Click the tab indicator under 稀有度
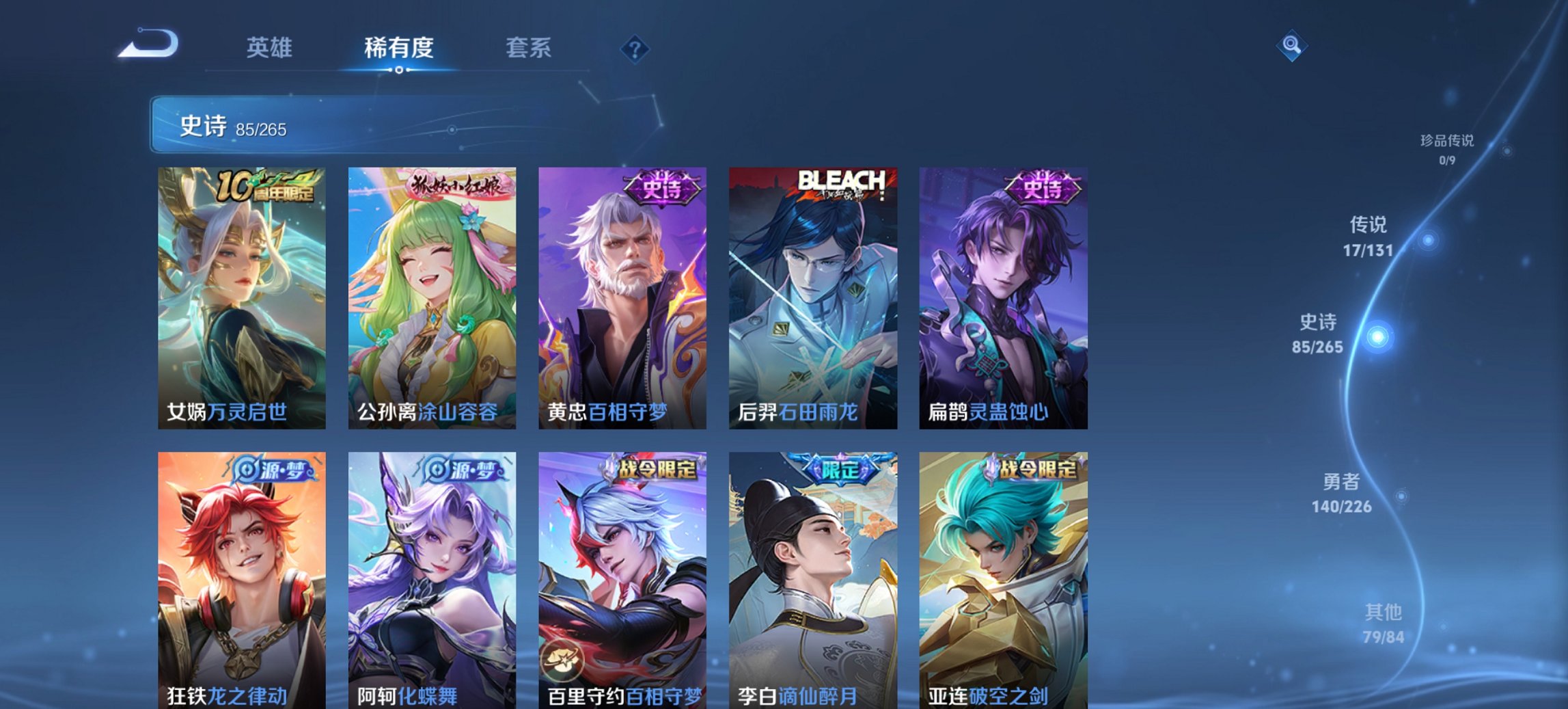 (x=400, y=70)
